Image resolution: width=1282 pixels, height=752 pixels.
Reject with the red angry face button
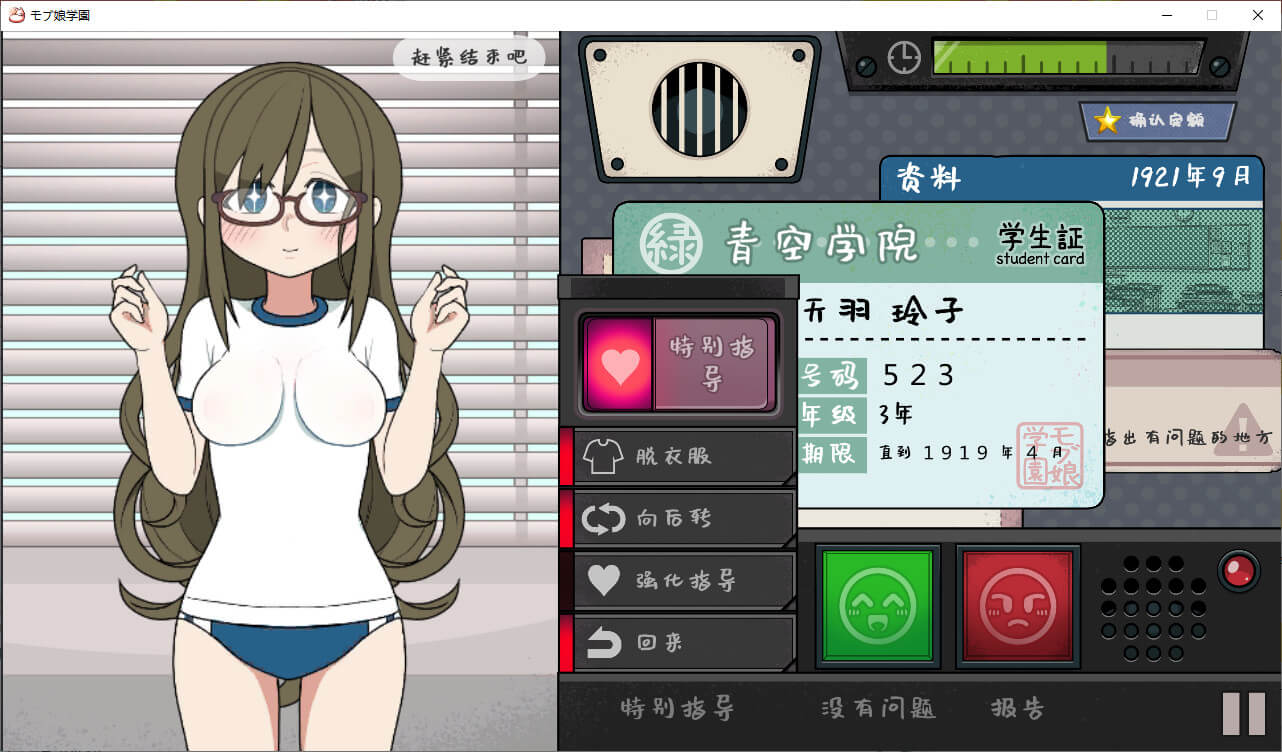(1017, 605)
